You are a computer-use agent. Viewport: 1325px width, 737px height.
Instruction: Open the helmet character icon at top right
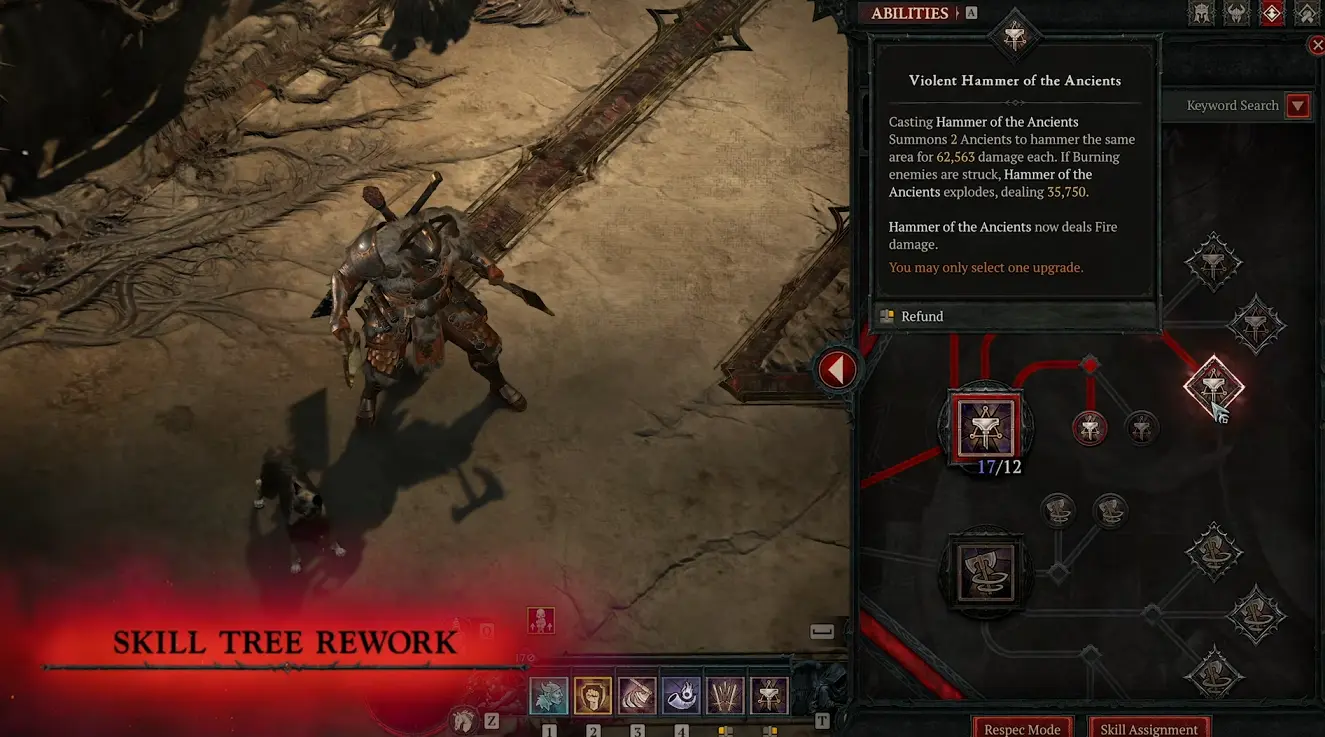[1201, 12]
